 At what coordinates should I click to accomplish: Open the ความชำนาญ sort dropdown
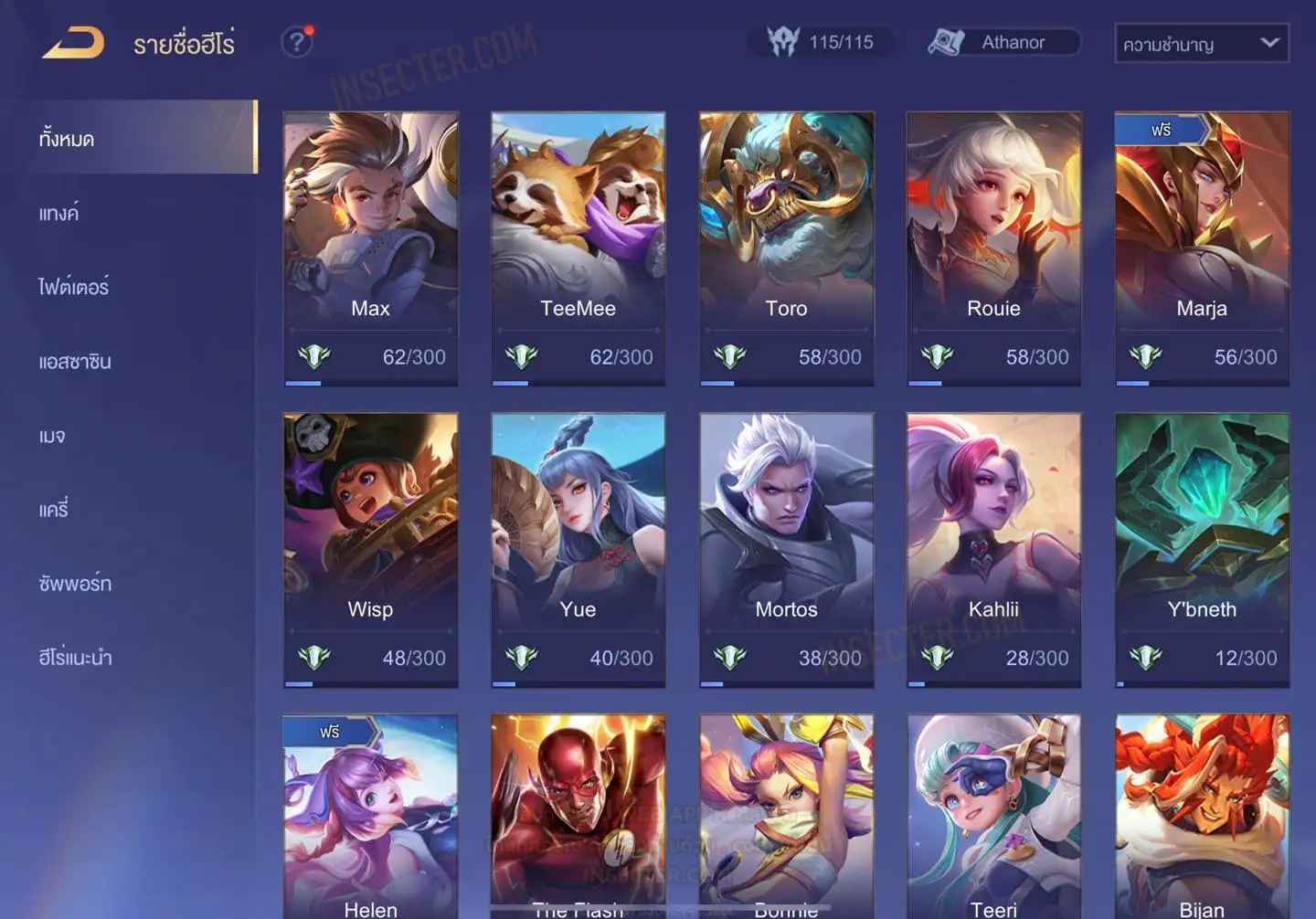[1201, 43]
